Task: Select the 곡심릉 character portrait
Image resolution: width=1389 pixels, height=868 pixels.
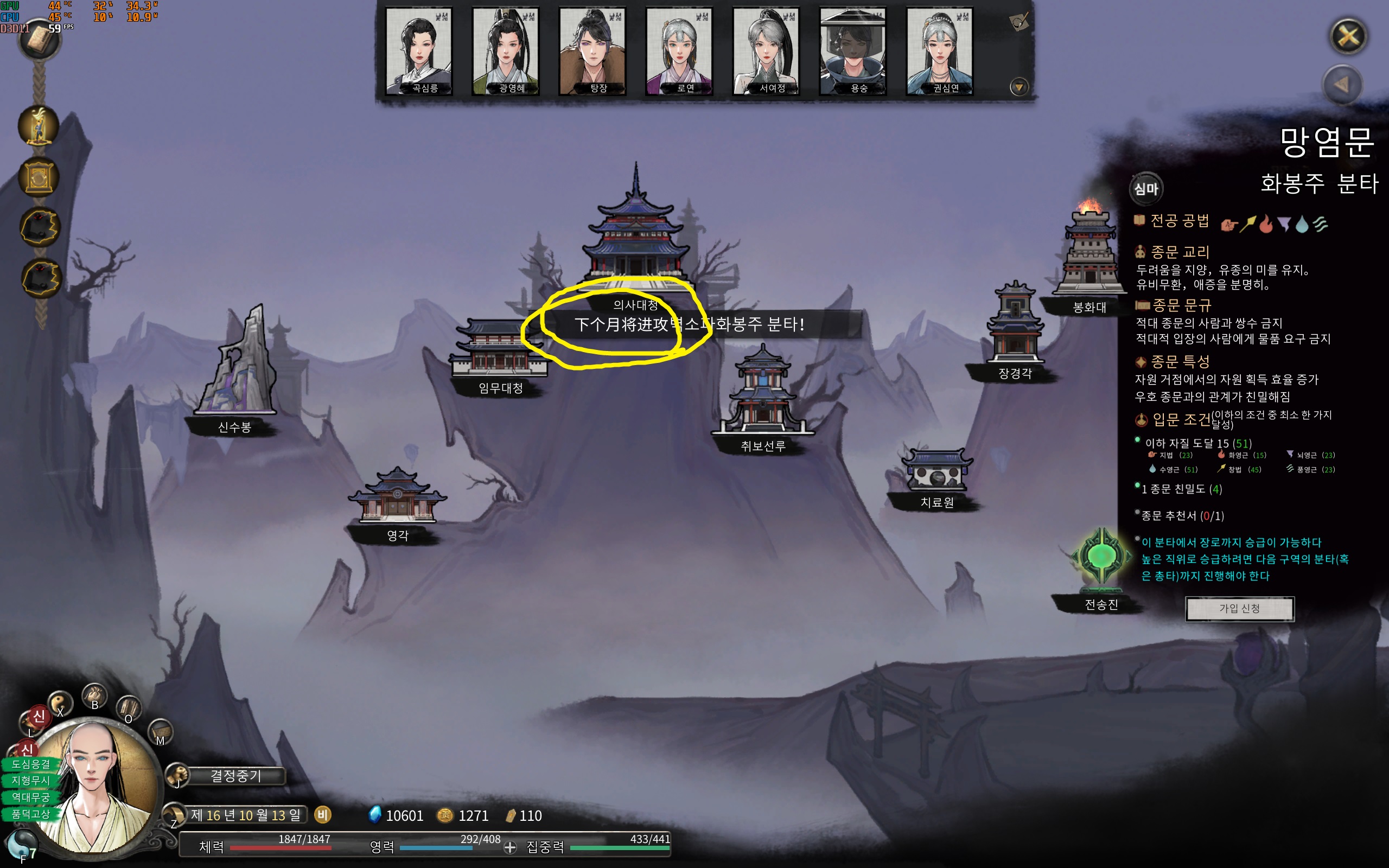Action: tap(419, 51)
